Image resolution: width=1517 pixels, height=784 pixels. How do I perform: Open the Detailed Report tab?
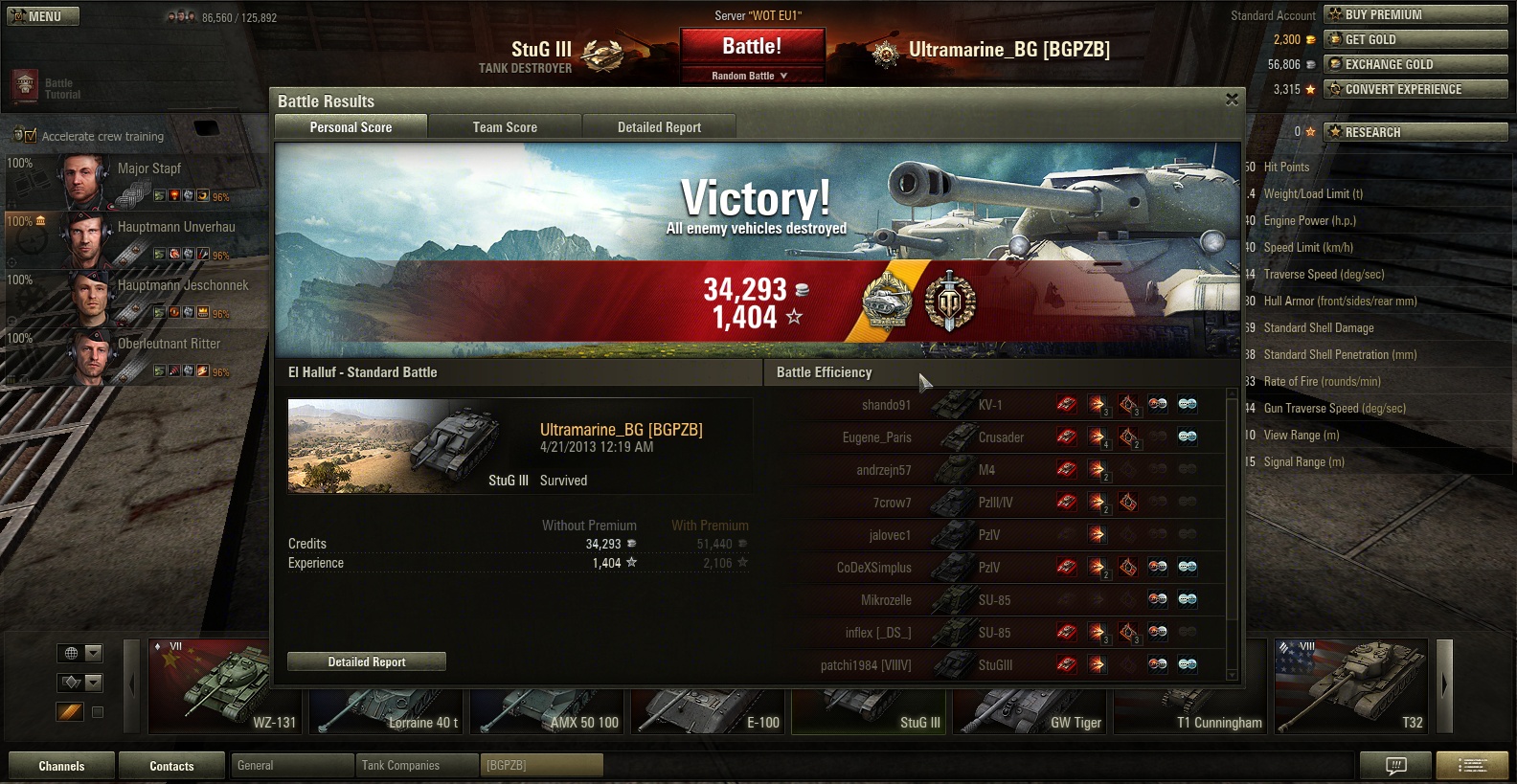tap(659, 127)
